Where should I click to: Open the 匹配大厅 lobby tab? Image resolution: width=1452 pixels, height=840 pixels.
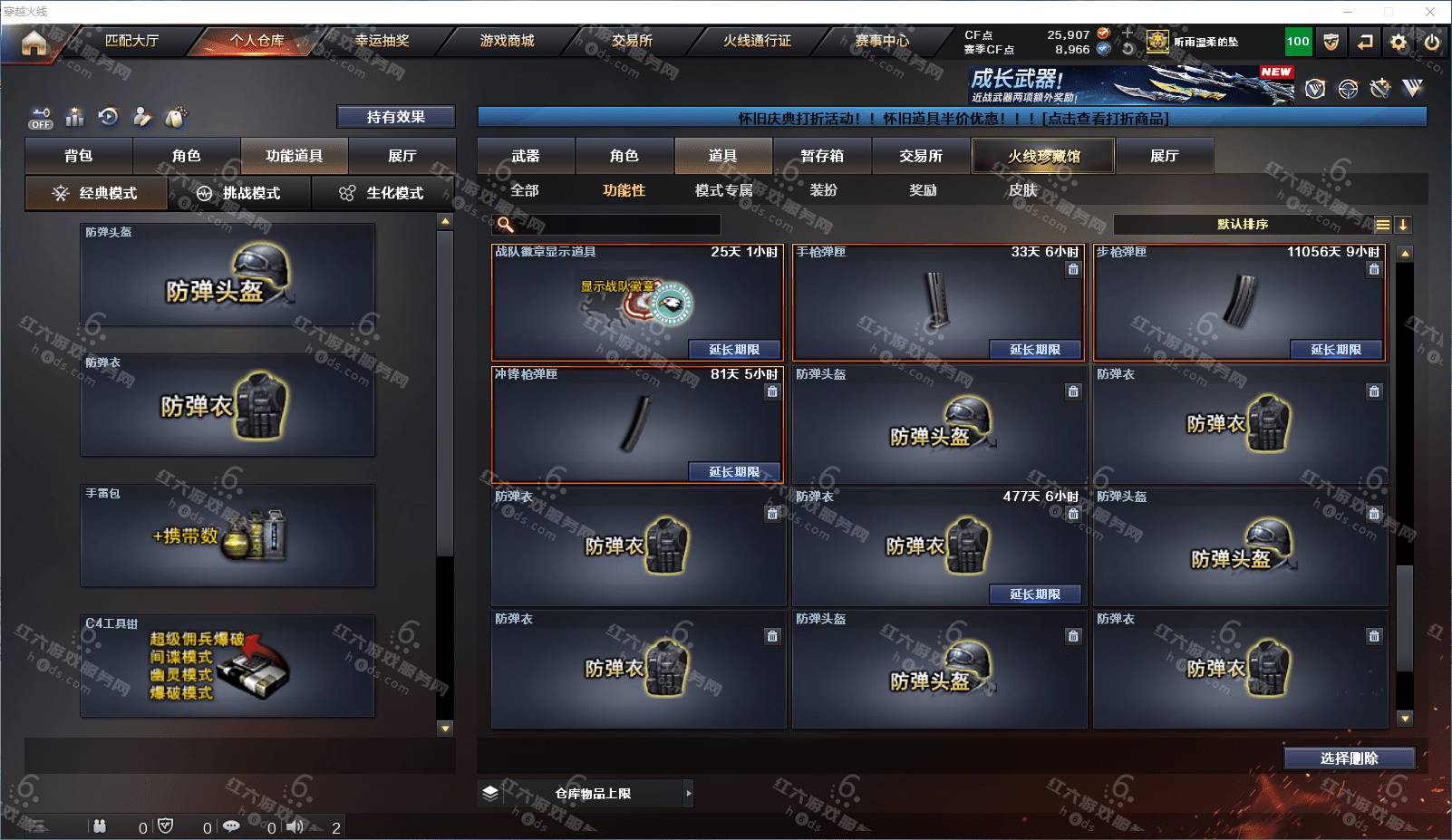[x=131, y=41]
